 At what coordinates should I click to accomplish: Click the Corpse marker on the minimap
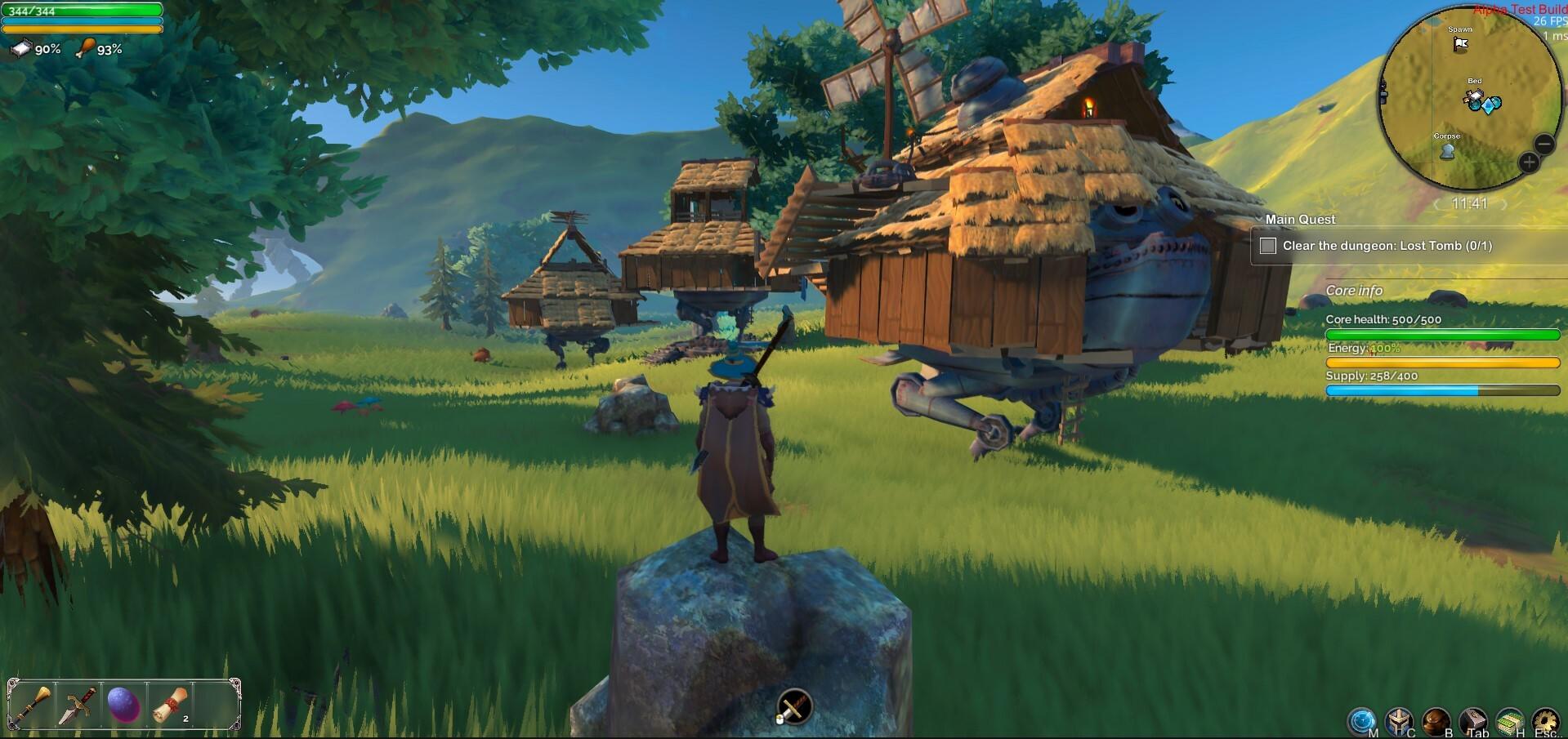[1447, 150]
